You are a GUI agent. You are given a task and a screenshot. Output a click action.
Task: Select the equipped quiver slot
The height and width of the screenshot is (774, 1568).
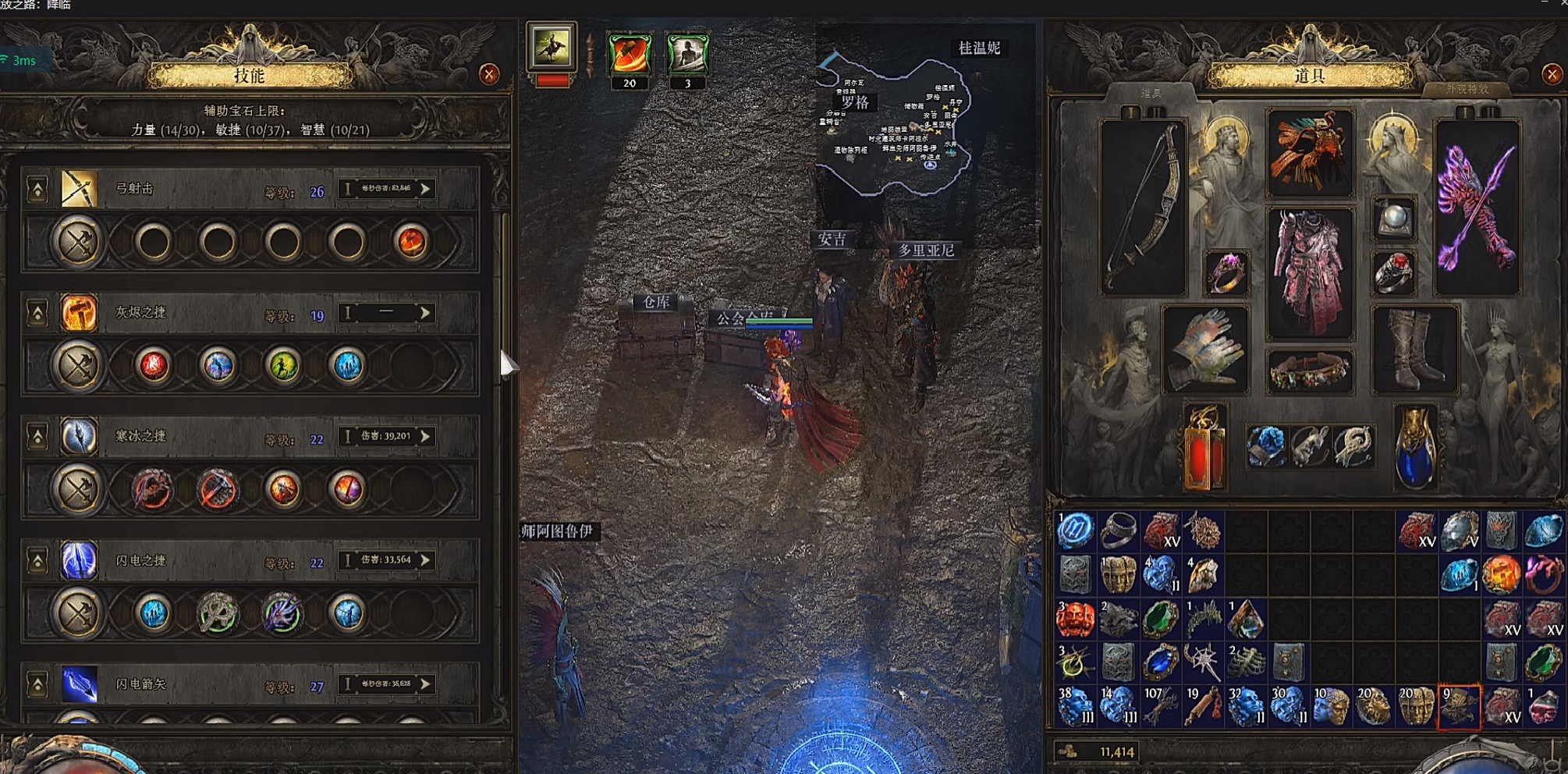pos(1477,207)
